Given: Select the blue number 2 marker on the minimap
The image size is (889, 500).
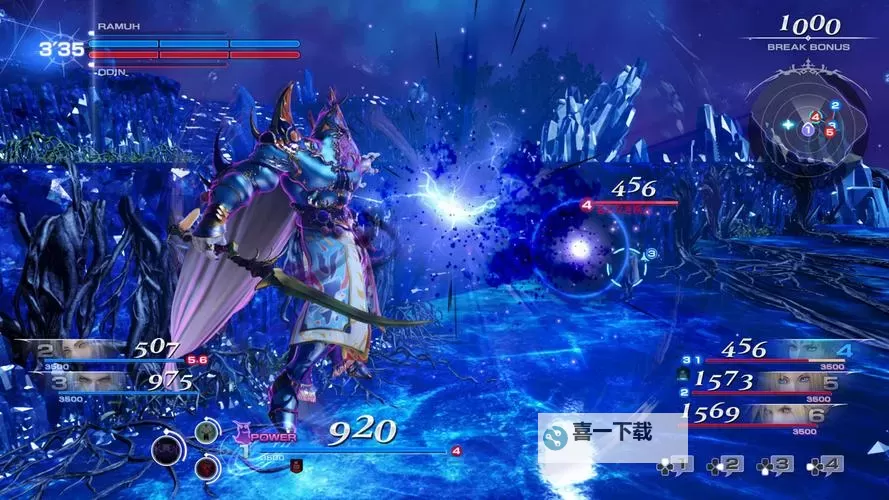Looking at the screenshot, I should click(x=835, y=105).
